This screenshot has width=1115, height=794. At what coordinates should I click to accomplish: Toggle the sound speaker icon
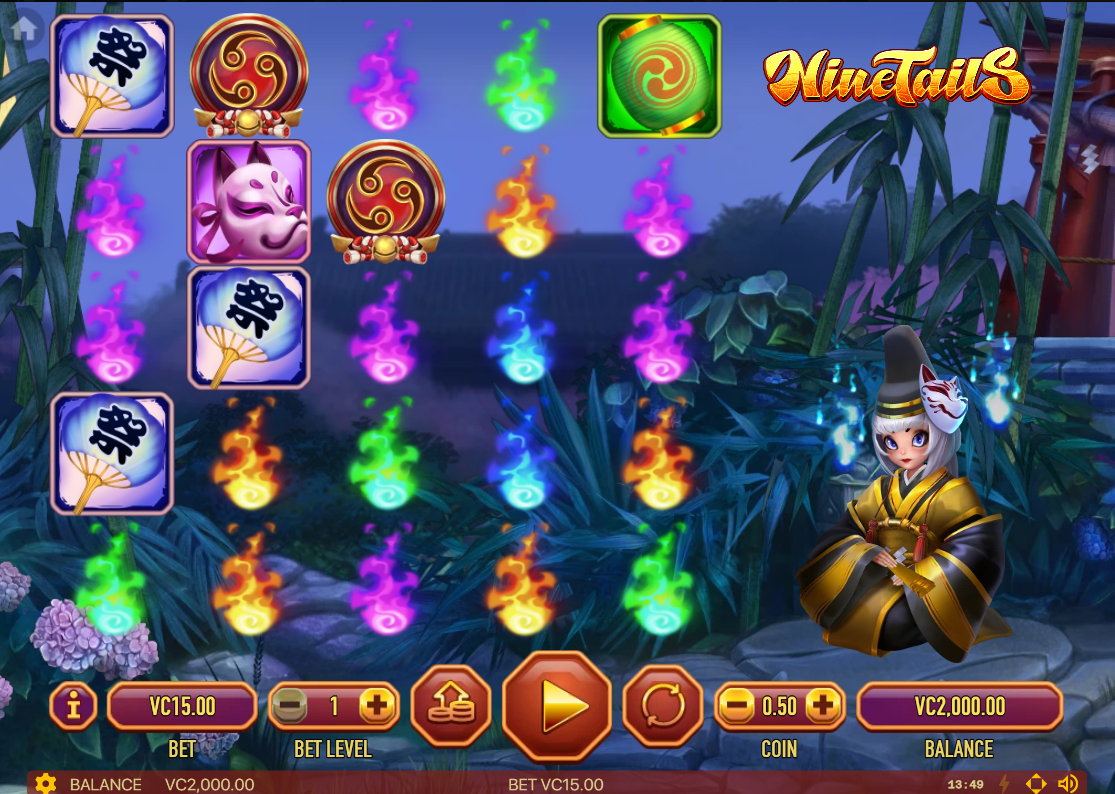[1068, 784]
